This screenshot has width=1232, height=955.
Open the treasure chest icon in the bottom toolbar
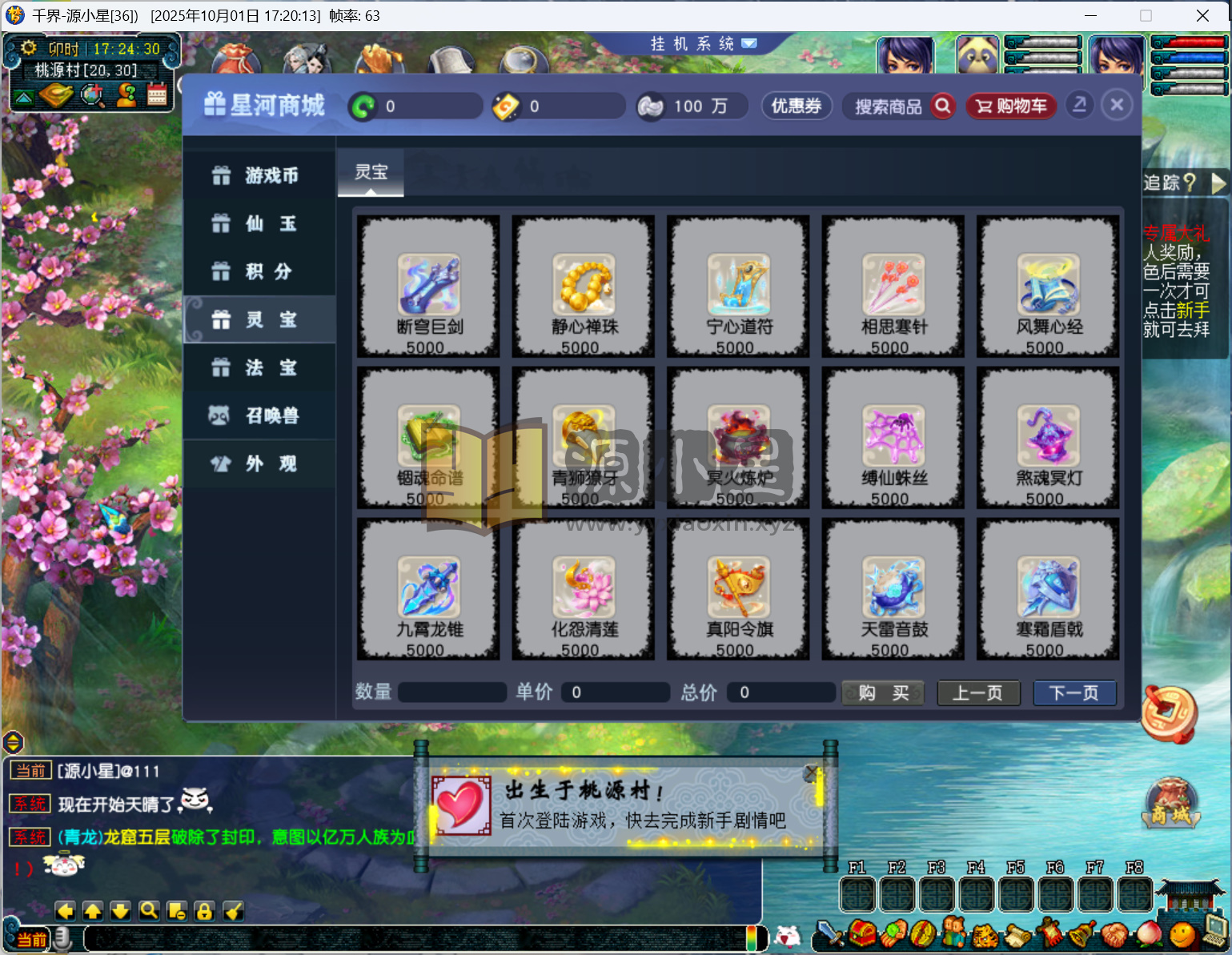tap(861, 933)
